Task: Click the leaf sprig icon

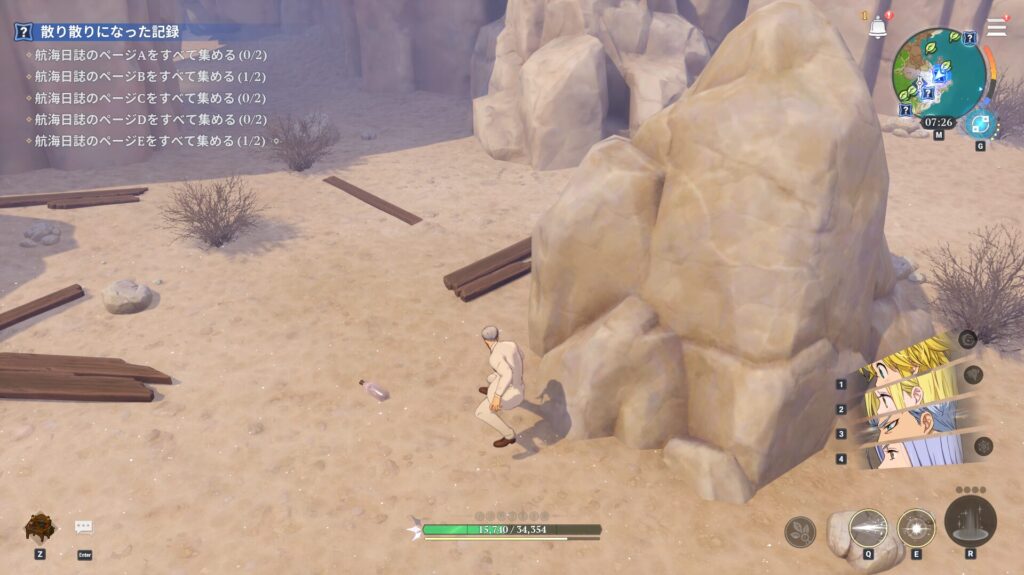Action: (x=800, y=532)
